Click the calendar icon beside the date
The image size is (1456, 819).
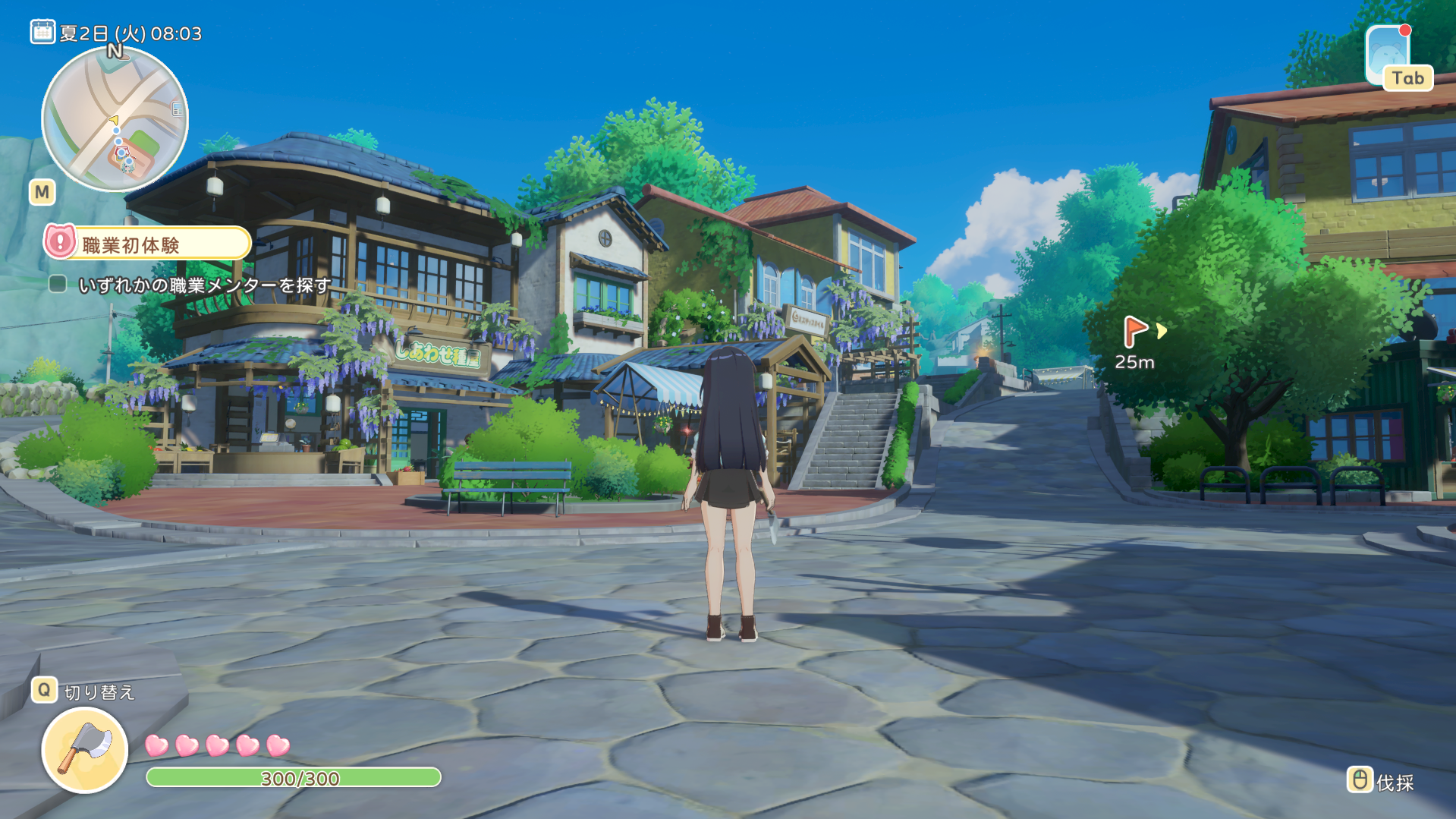tap(42, 32)
